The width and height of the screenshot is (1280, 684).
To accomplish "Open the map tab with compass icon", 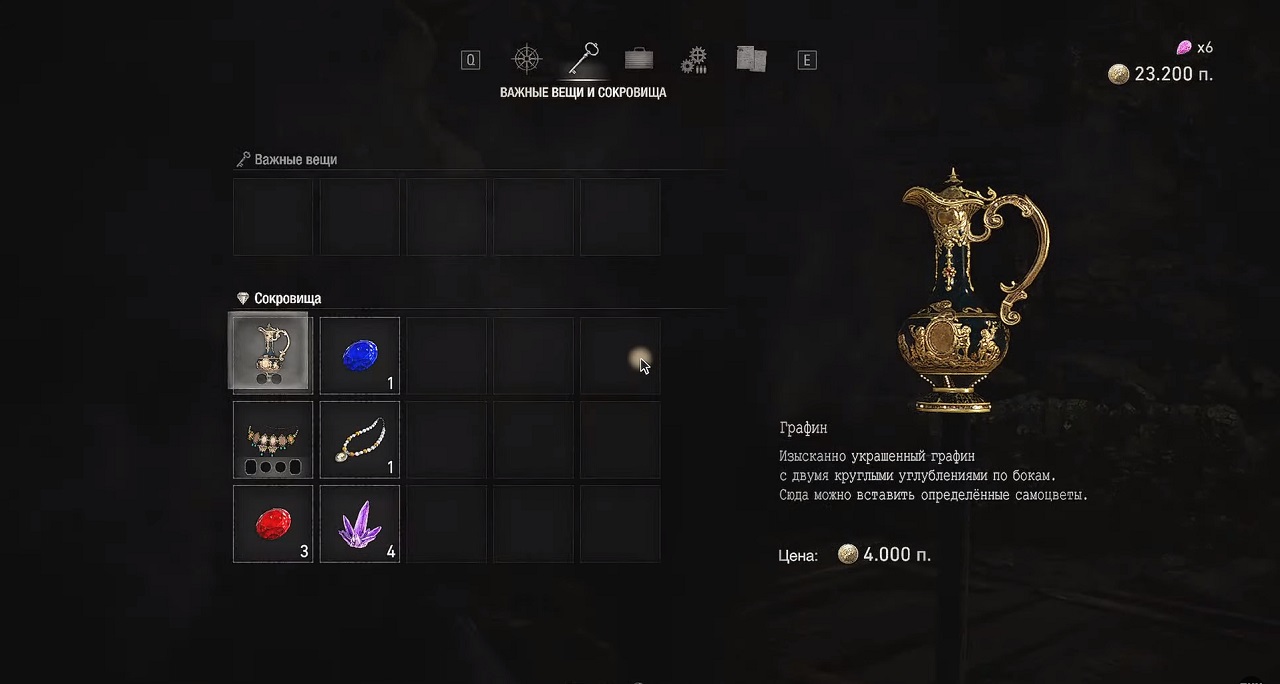I will click(526, 59).
